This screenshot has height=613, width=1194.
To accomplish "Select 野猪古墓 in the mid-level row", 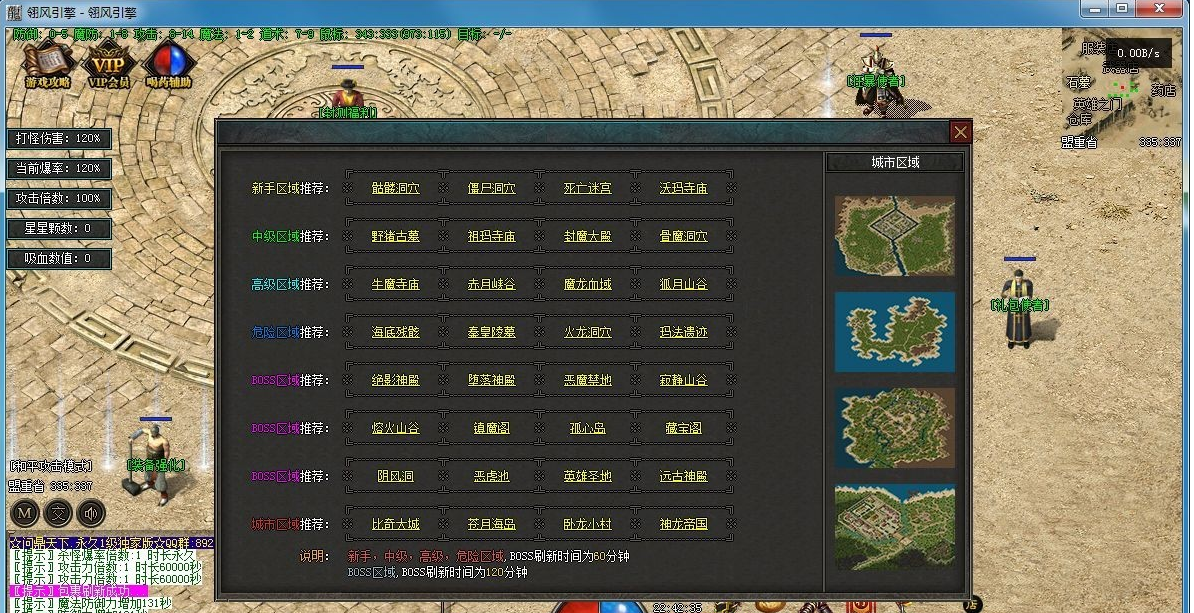I will tap(395, 236).
